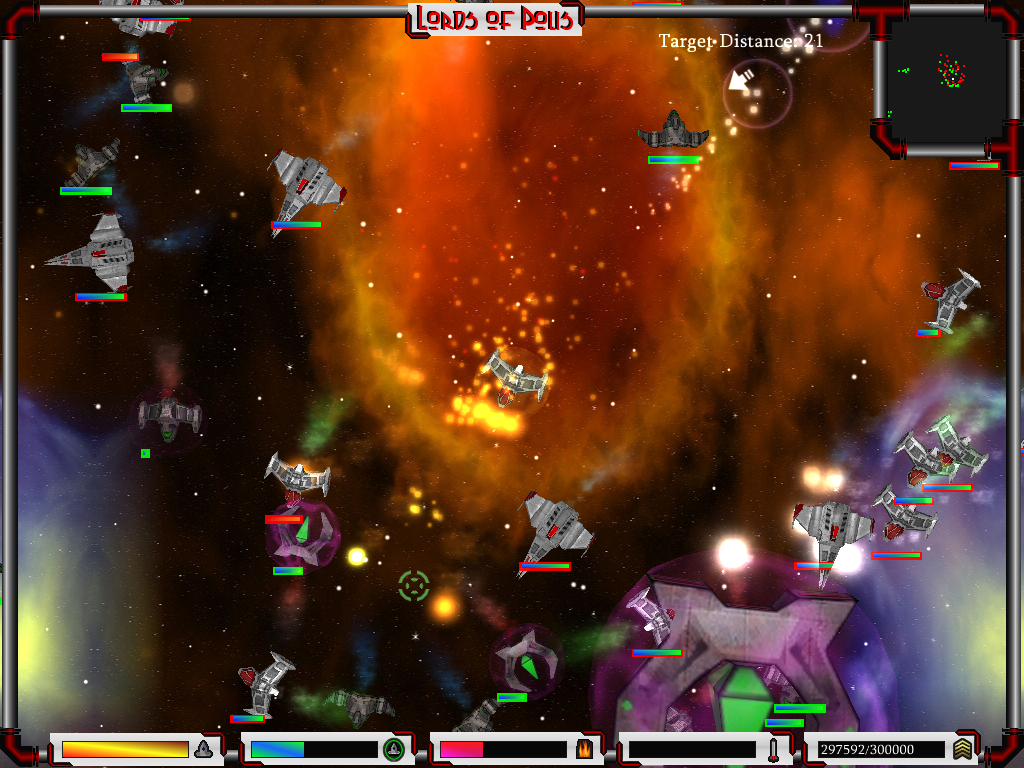The height and width of the screenshot is (768, 1024).
Task: Click the flame weapon energy icon
Action: pyautogui.click(x=583, y=748)
